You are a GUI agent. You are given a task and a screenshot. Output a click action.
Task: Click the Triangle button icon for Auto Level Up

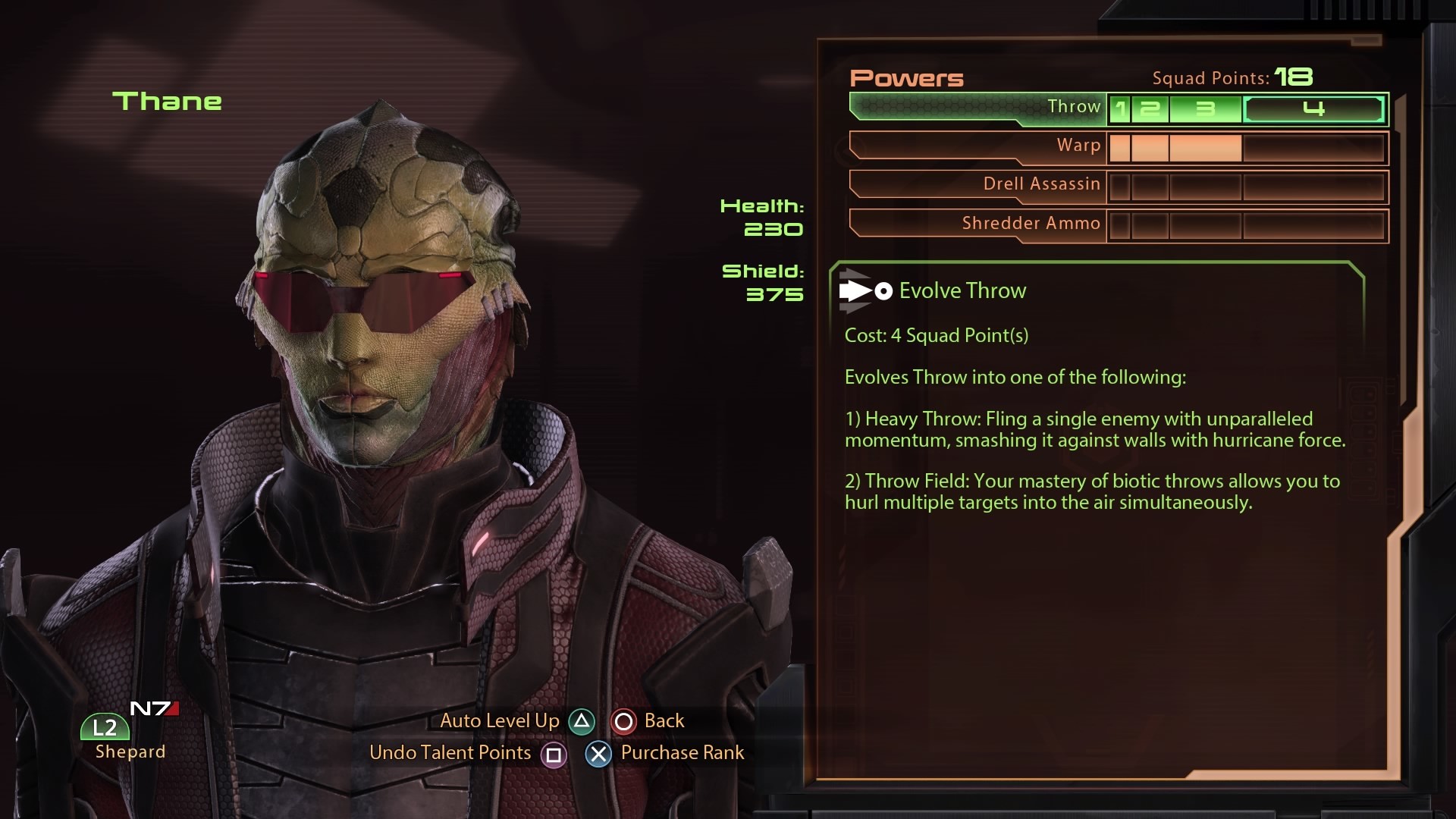582,721
